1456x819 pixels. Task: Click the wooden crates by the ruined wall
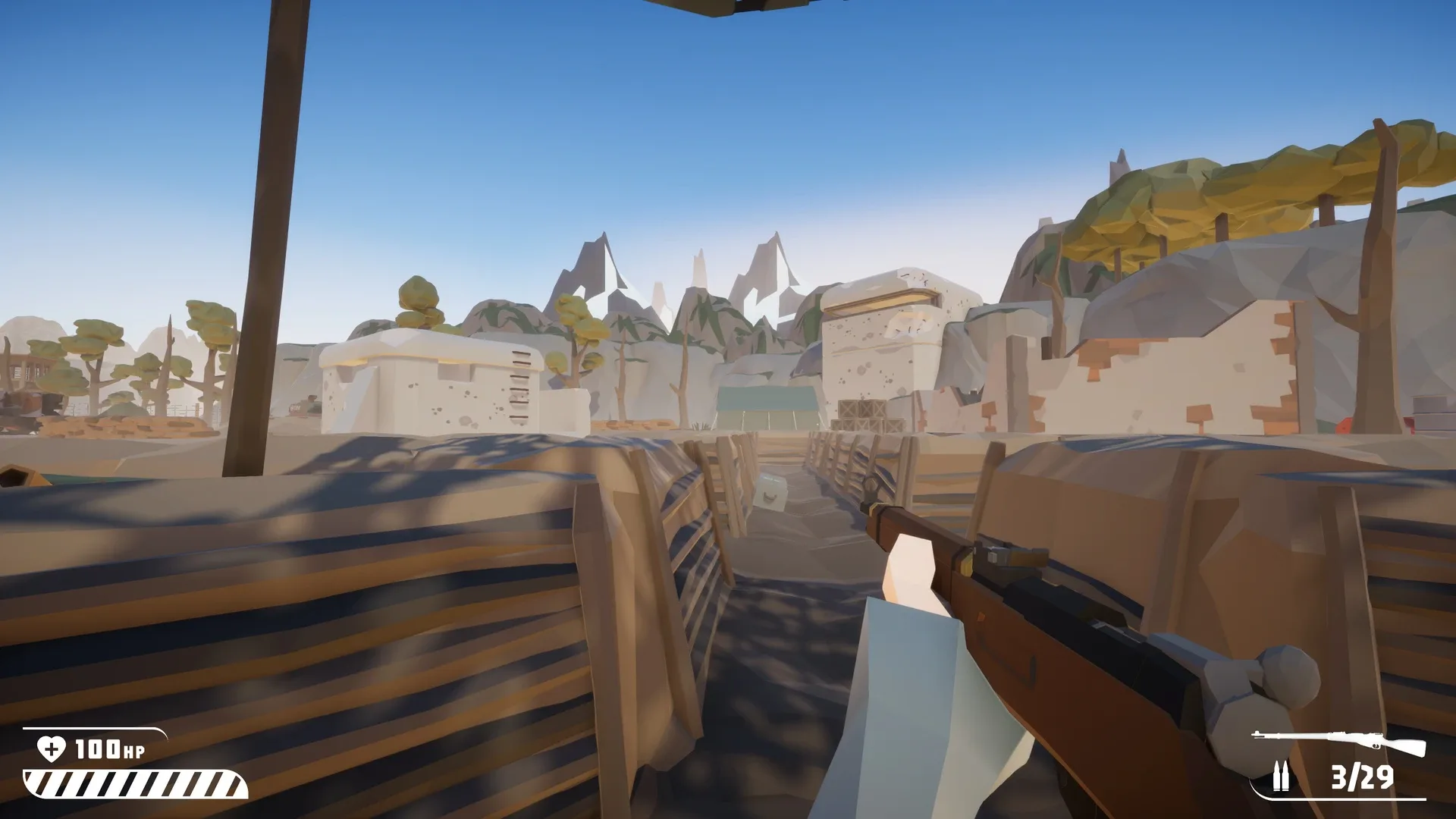863,413
